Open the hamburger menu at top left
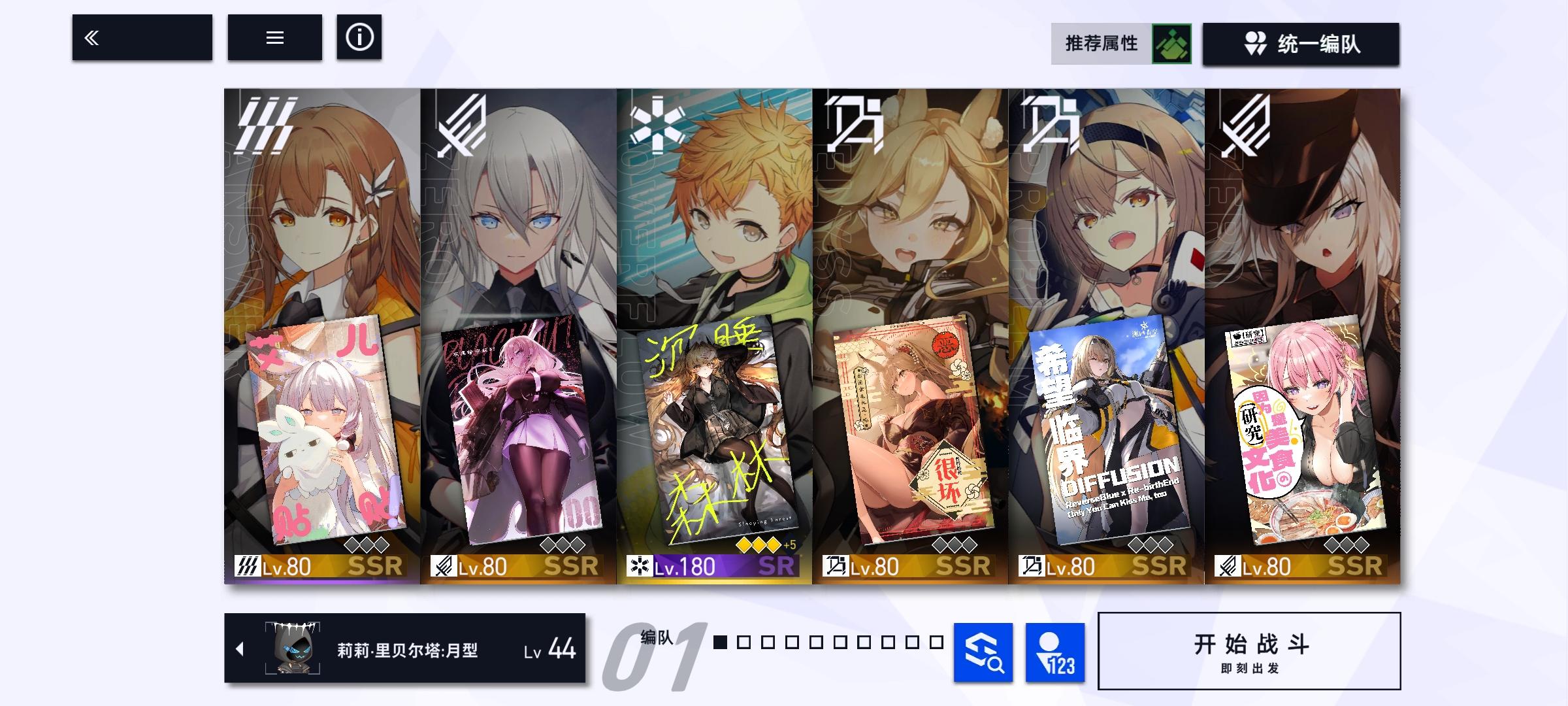The height and width of the screenshot is (706, 1568). click(x=275, y=38)
